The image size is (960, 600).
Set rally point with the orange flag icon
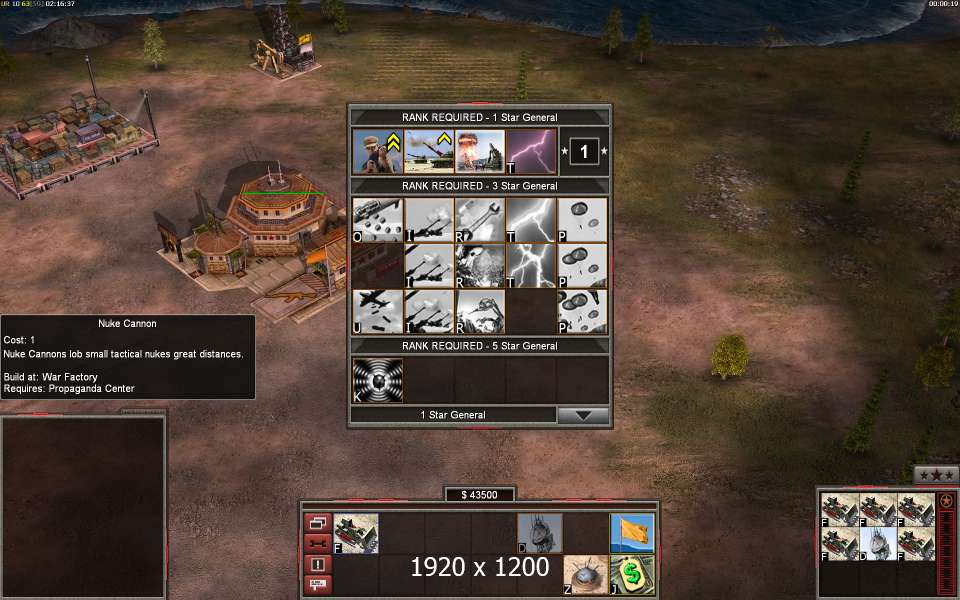click(632, 533)
